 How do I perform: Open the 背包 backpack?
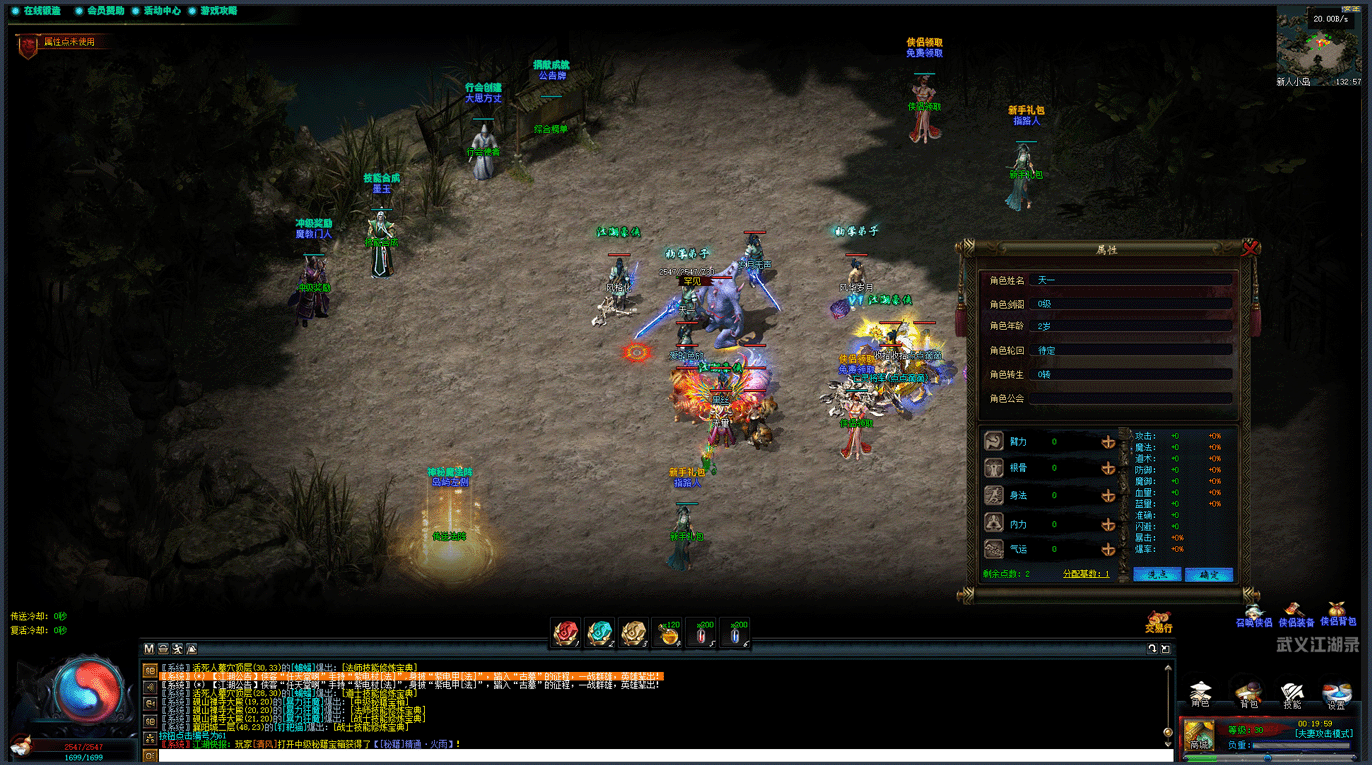pyautogui.click(x=1247, y=693)
